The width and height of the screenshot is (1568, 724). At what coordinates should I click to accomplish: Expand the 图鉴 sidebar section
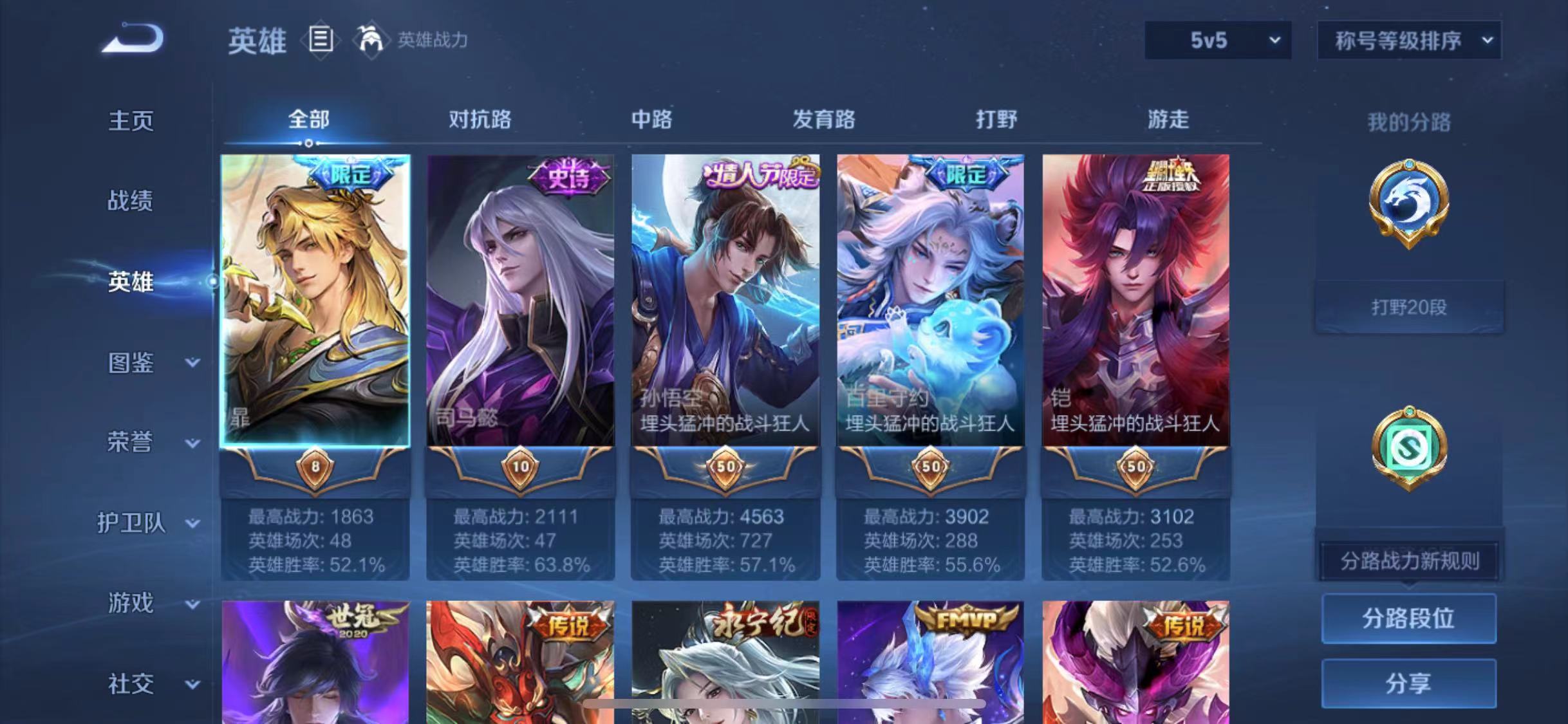tap(148, 364)
